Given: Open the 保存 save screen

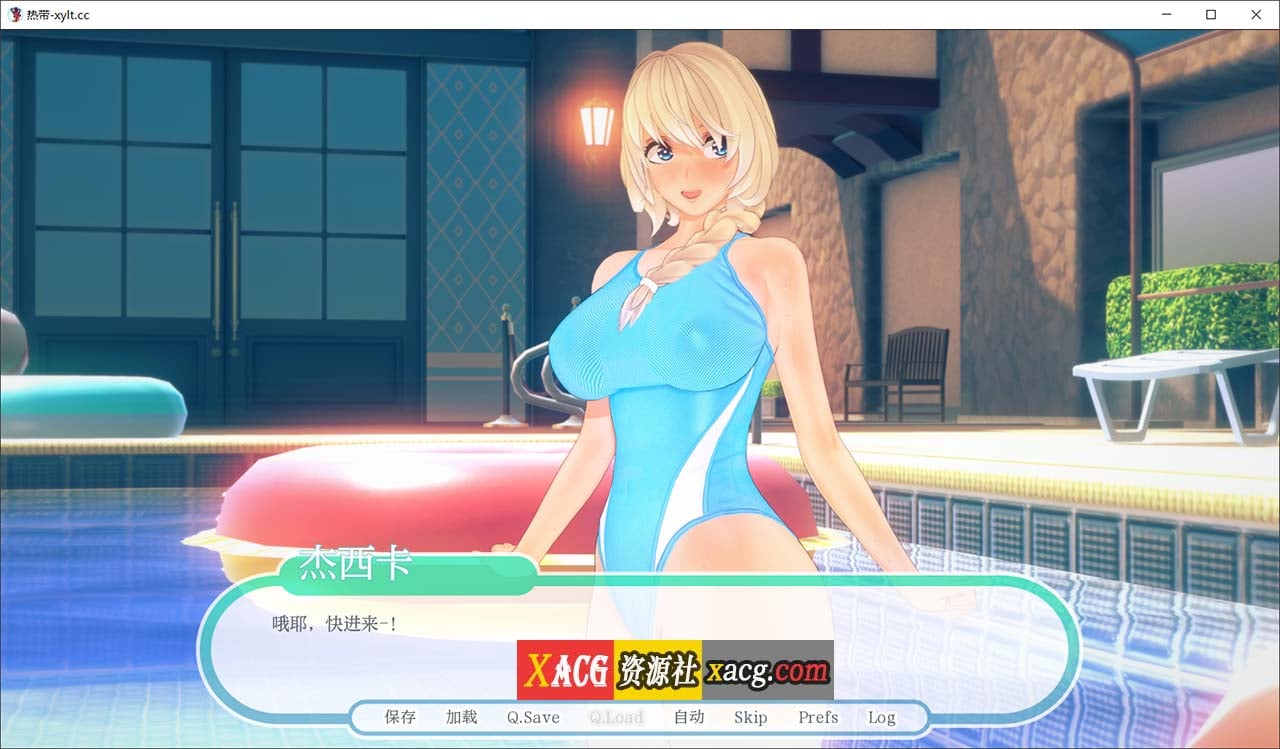Looking at the screenshot, I should (397, 717).
